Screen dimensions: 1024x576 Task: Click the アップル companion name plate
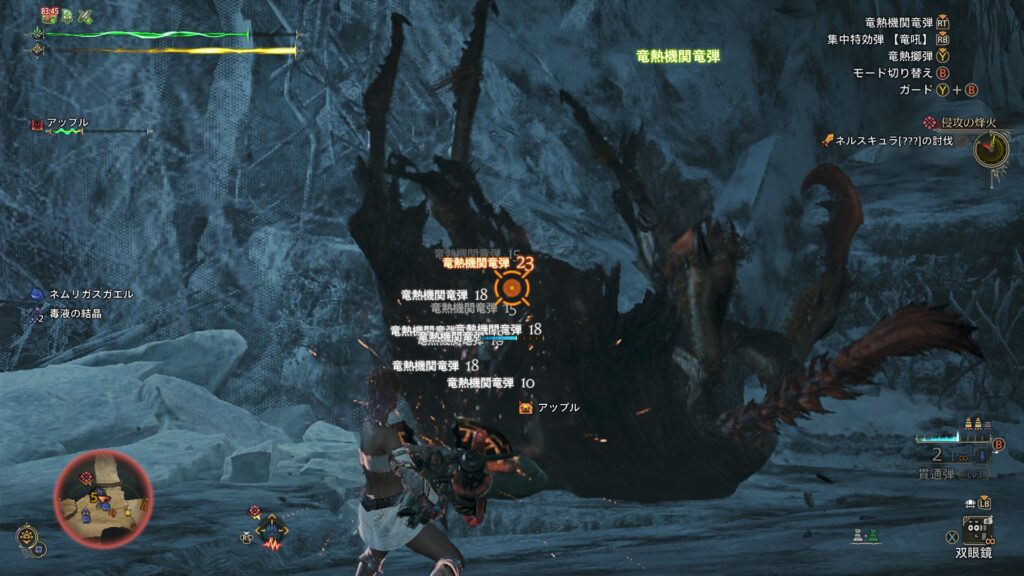point(66,123)
